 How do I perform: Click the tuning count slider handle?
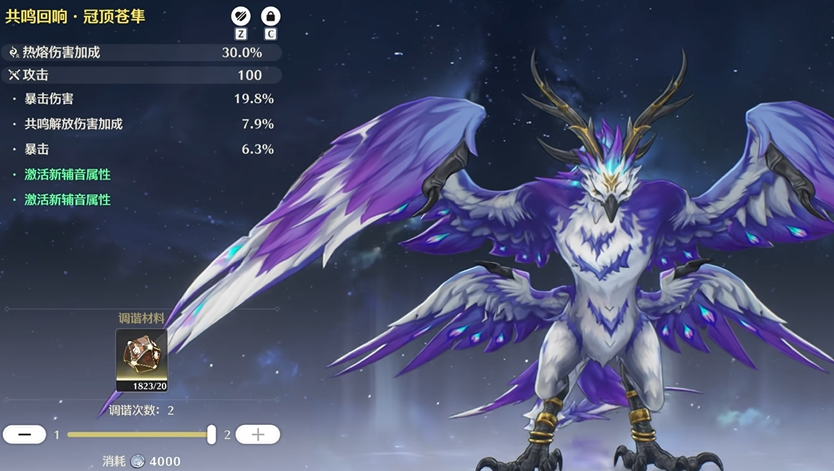click(x=211, y=434)
